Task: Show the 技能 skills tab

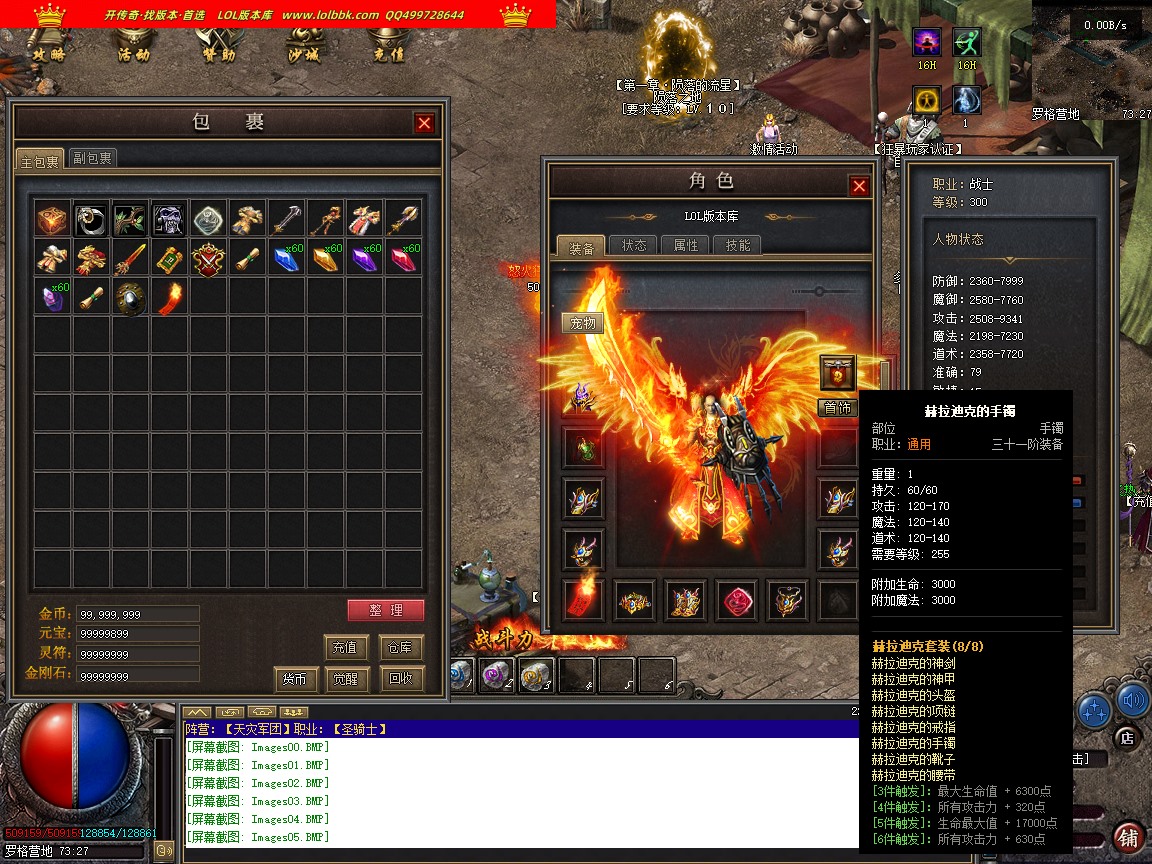Action: pos(738,245)
